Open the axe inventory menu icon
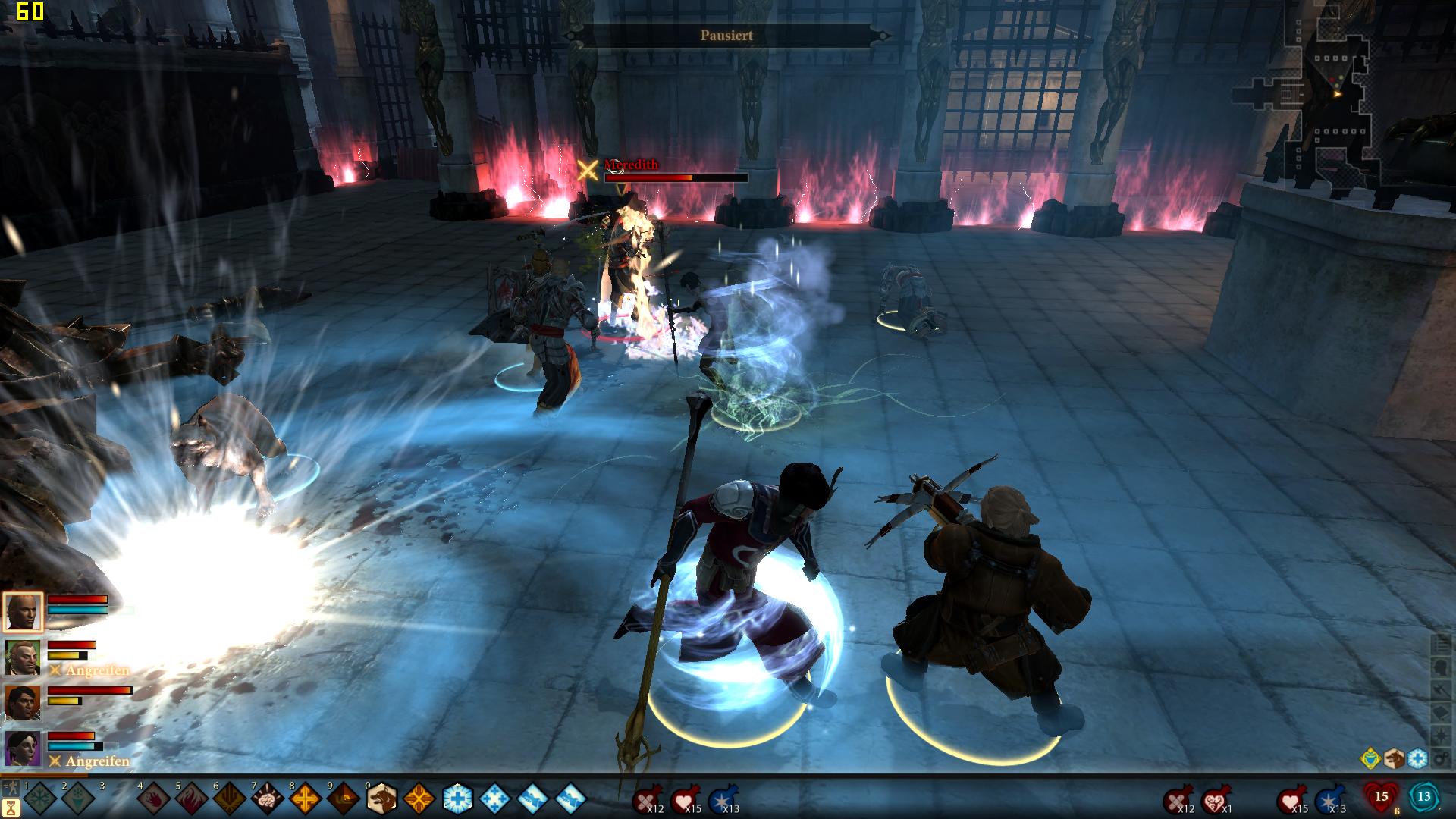Screen dimensions: 1456x819 [1442, 689]
